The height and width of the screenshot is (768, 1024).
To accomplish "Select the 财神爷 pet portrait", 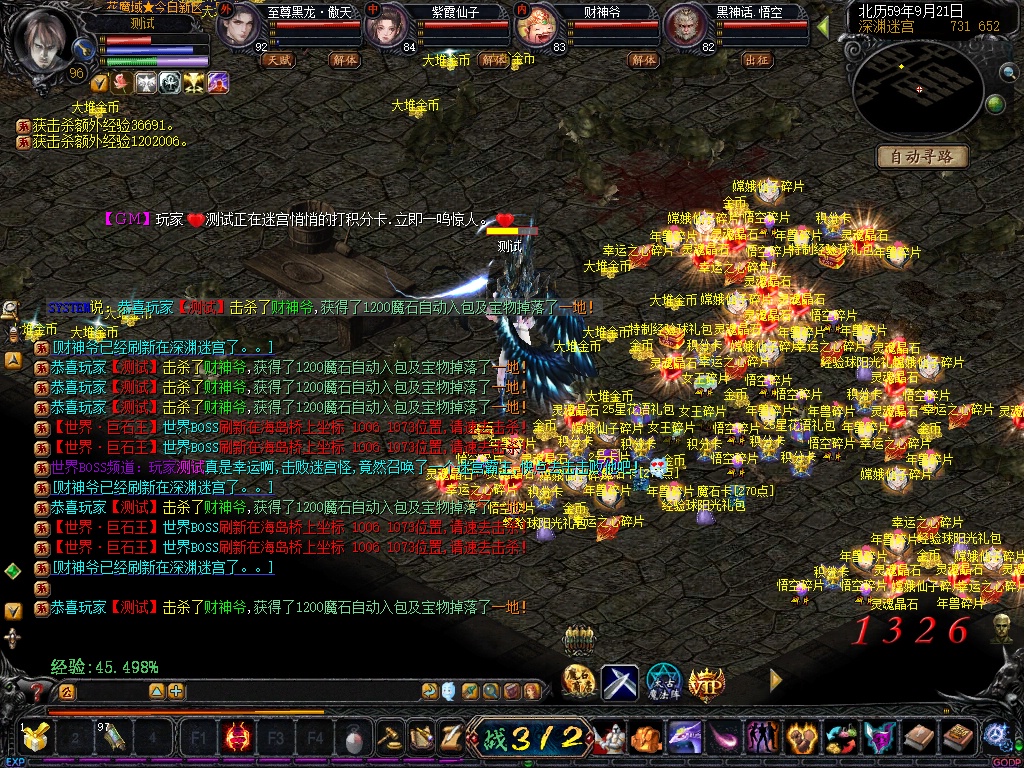I will click(535, 27).
